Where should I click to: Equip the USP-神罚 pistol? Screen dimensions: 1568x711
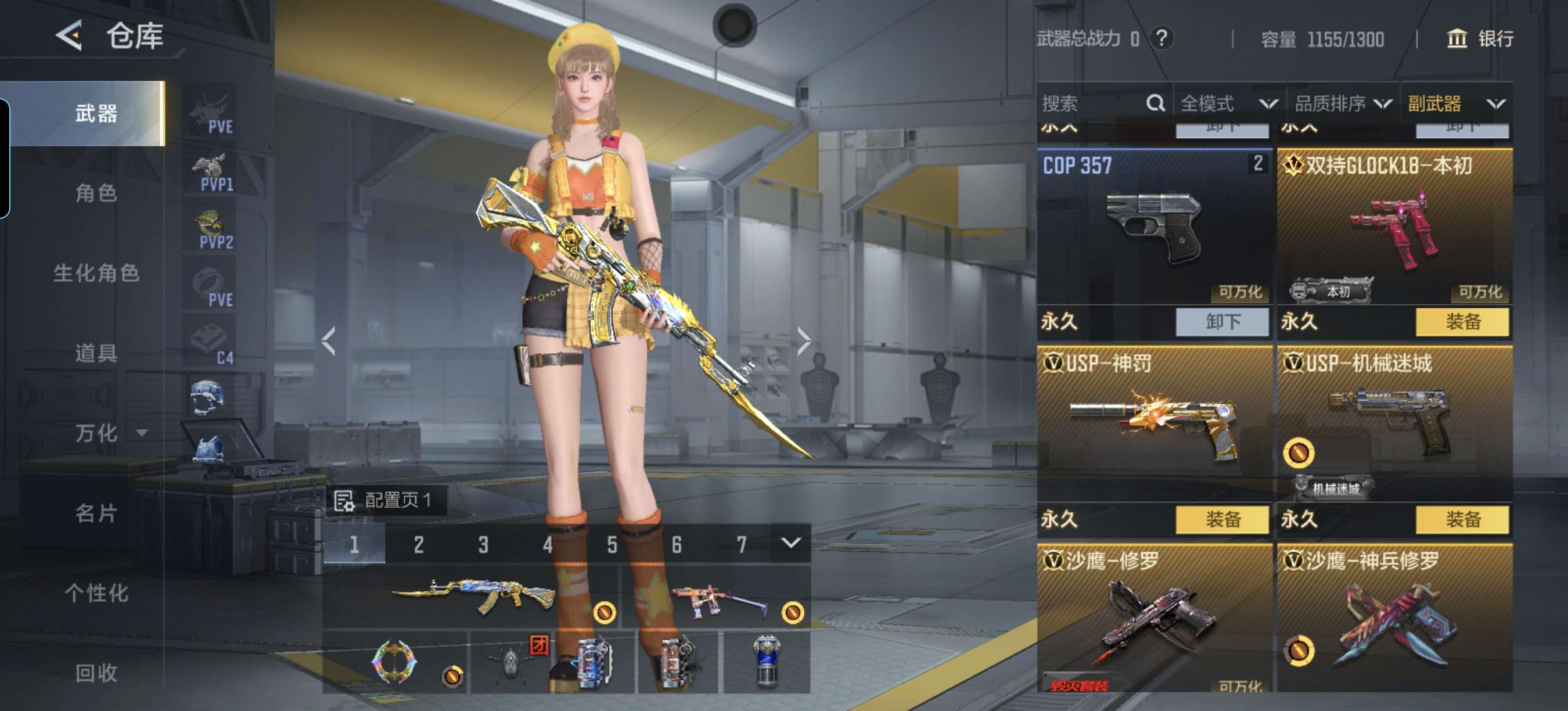point(1222,519)
